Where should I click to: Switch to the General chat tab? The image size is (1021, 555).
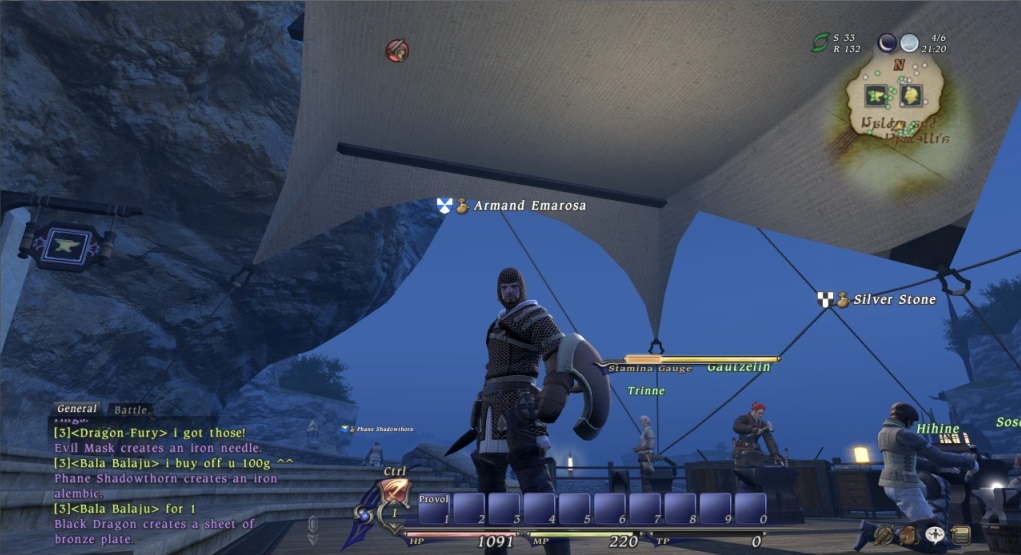77,408
